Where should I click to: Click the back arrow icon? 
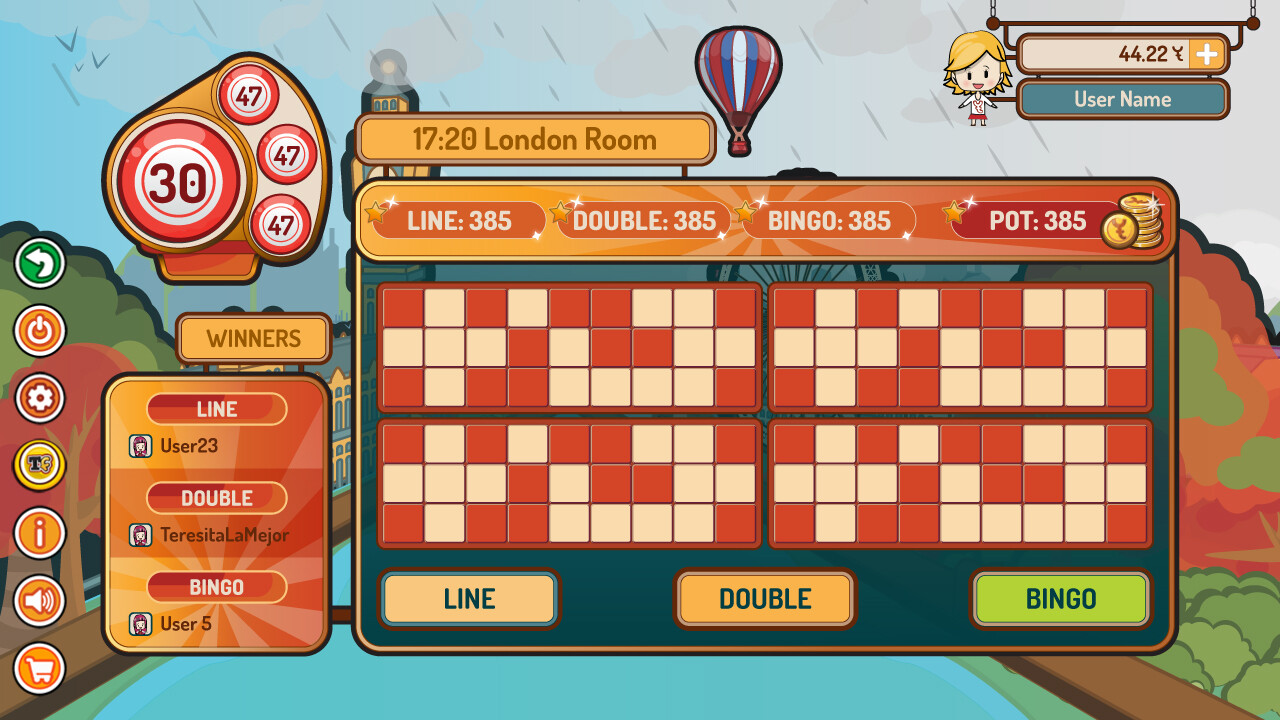[39, 264]
